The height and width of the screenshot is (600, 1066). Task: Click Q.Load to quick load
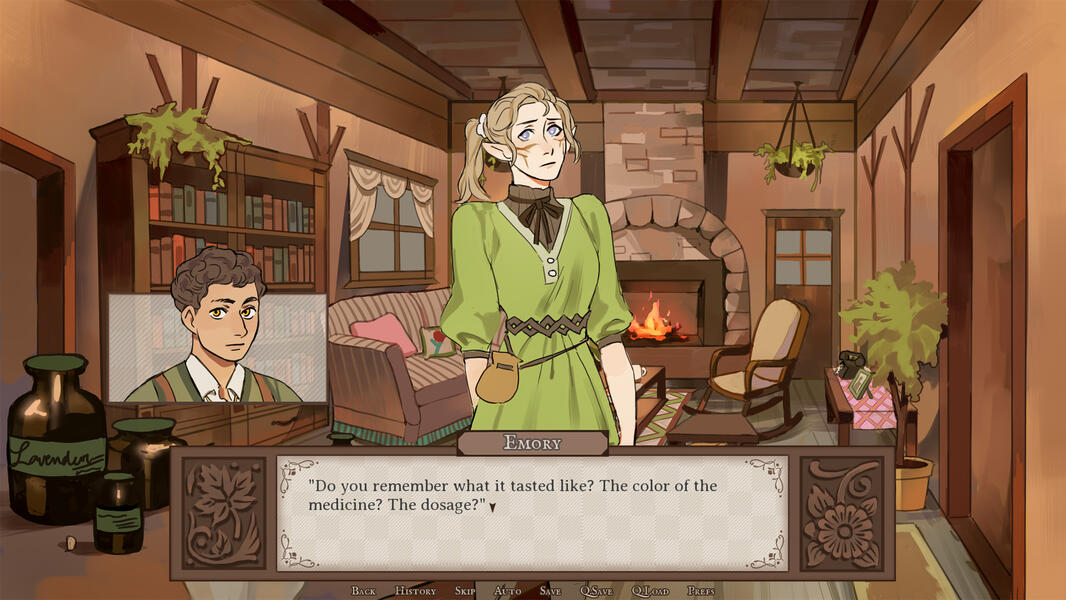[x=649, y=591]
